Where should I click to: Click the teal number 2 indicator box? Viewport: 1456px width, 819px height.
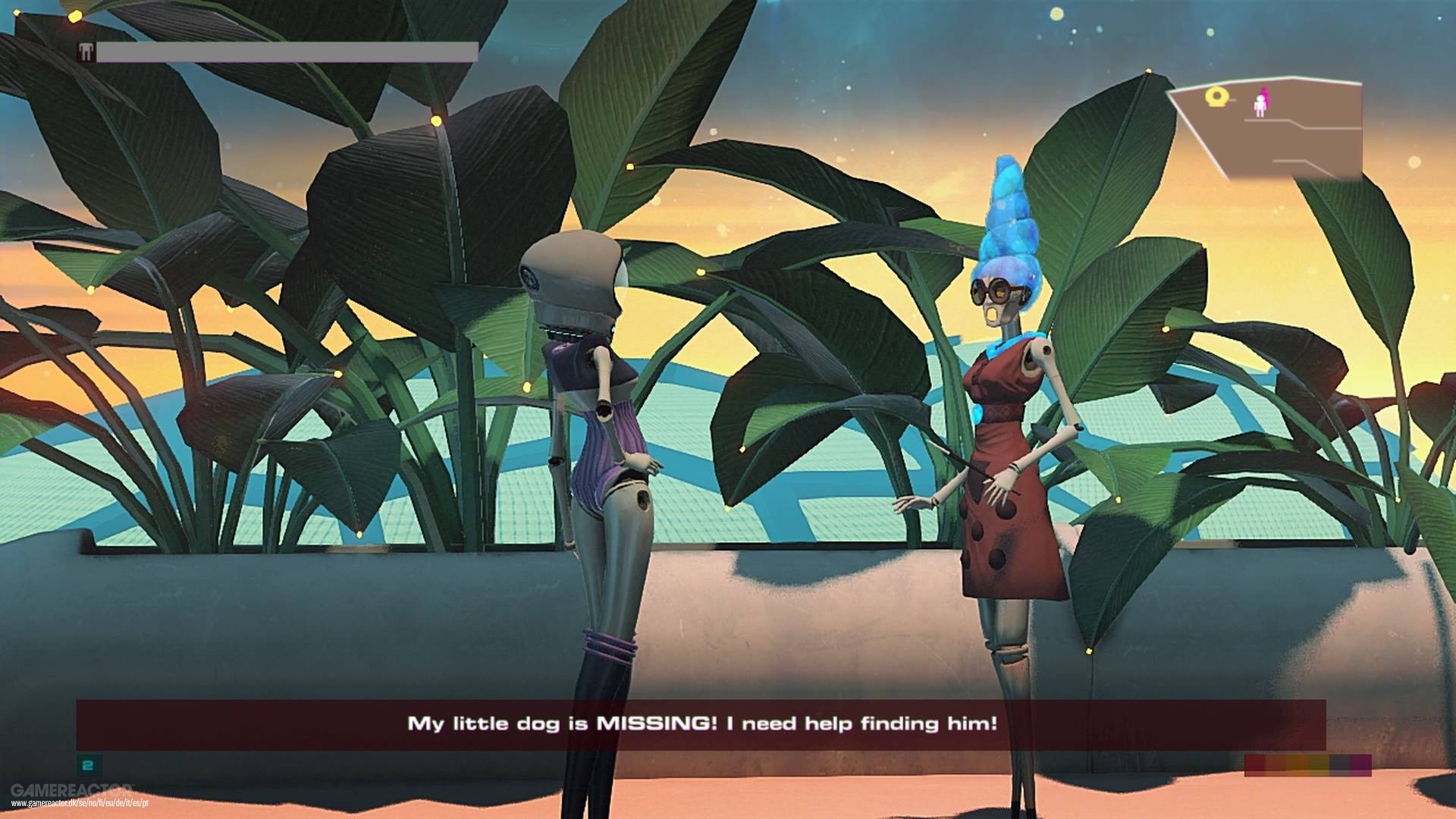tap(88, 766)
